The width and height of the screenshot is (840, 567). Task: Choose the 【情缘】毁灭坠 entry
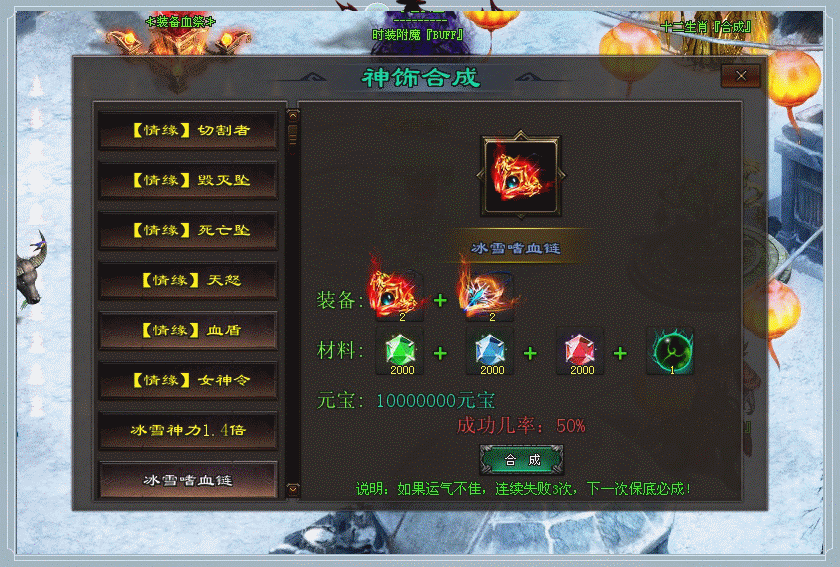click(x=188, y=180)
